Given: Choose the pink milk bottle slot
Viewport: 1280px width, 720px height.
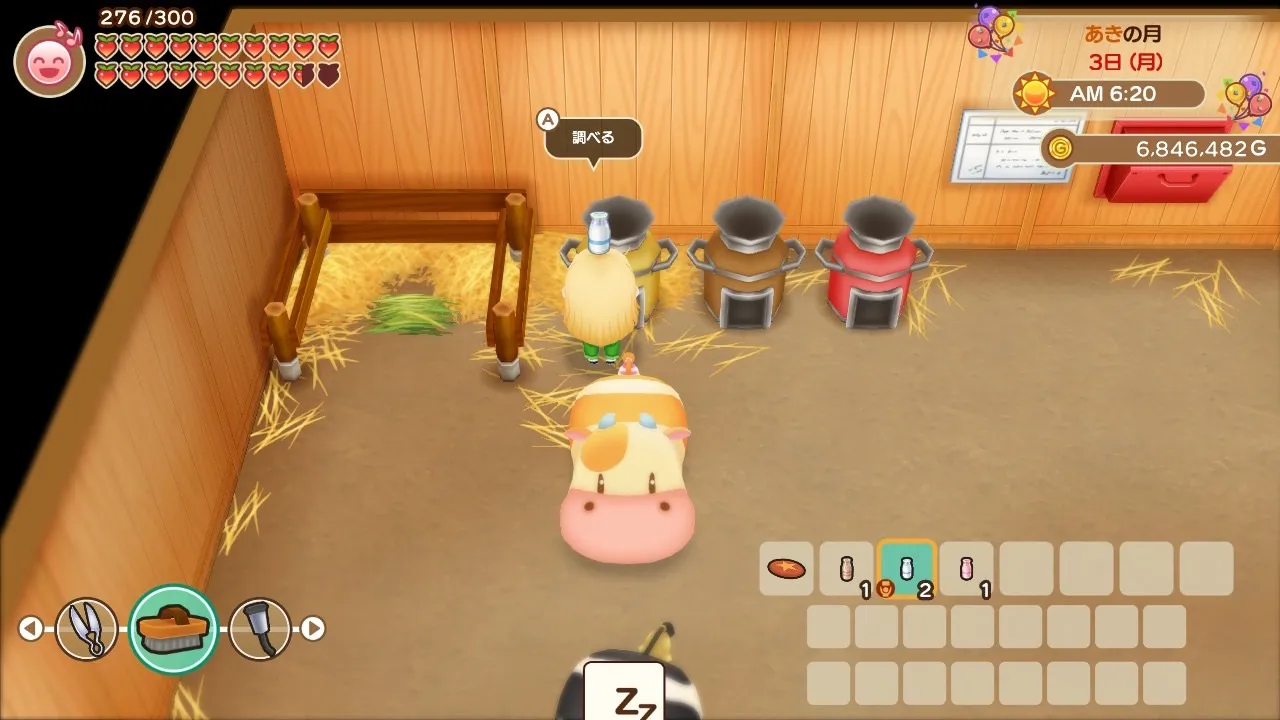Looking at the screenshot, I should point(966,569).
